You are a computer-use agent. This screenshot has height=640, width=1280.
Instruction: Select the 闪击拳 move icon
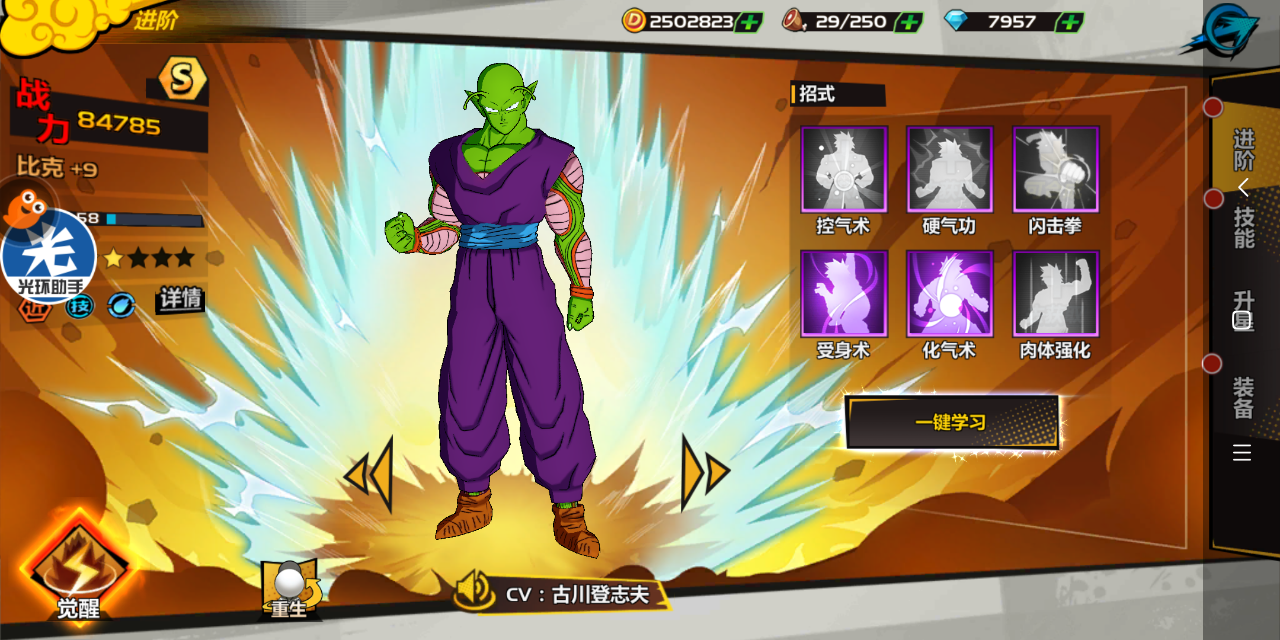coord(1056,170)
